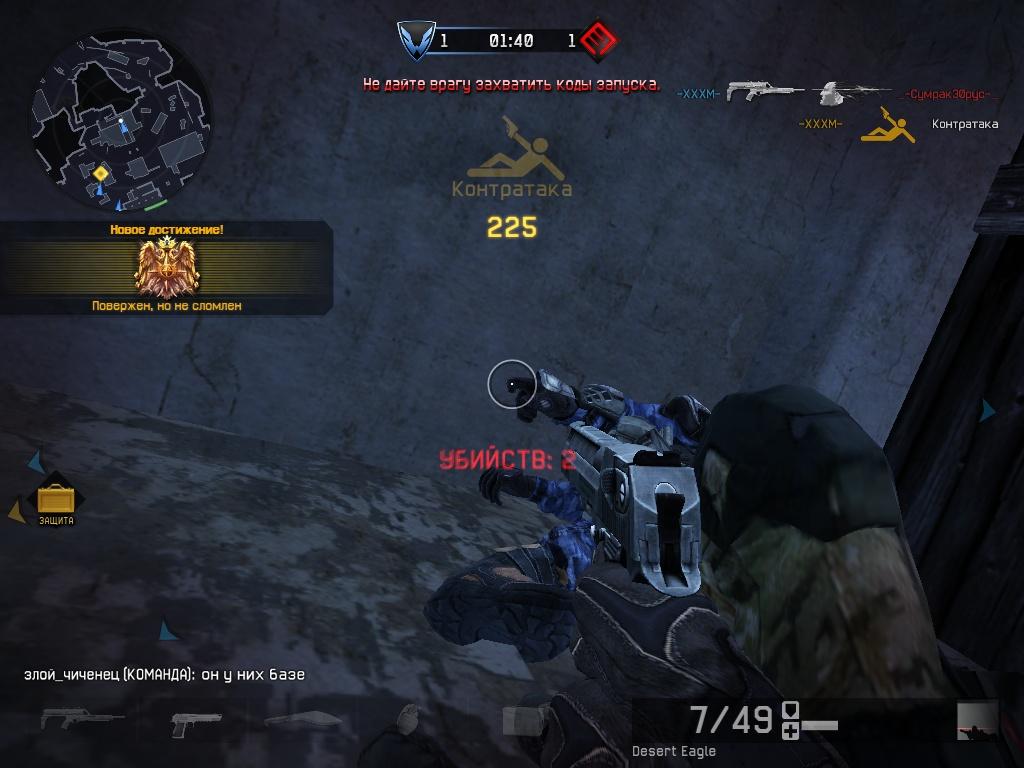Switch to the knife weapon slot
Screen dimensions: 1024x768
(302, 719)
